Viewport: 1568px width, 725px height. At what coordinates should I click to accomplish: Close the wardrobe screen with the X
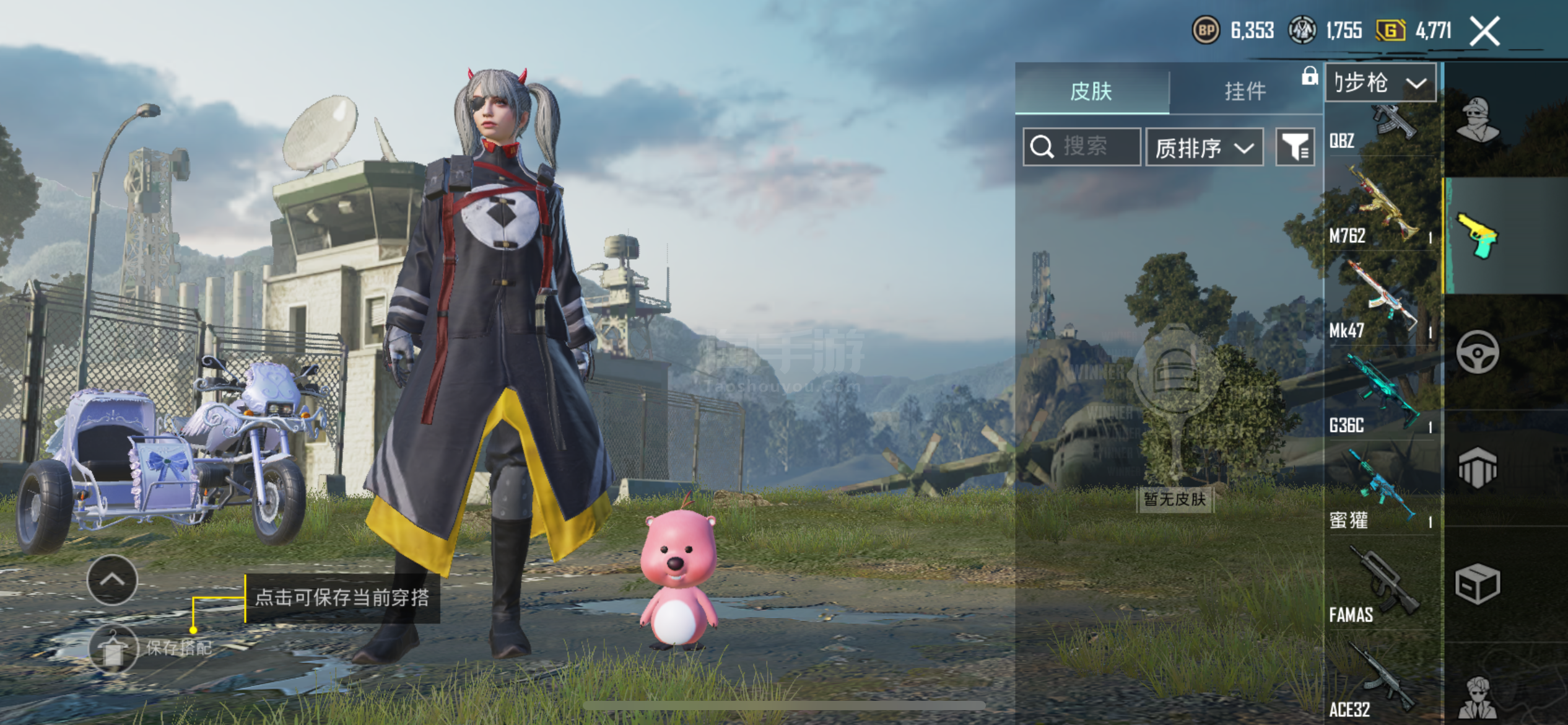[1485, 32]
